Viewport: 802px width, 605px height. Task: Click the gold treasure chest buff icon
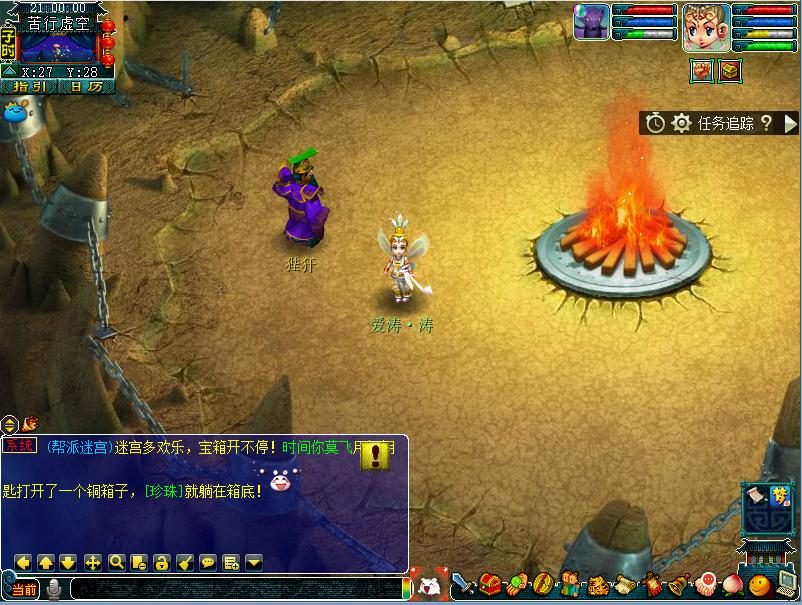[730, 70]
